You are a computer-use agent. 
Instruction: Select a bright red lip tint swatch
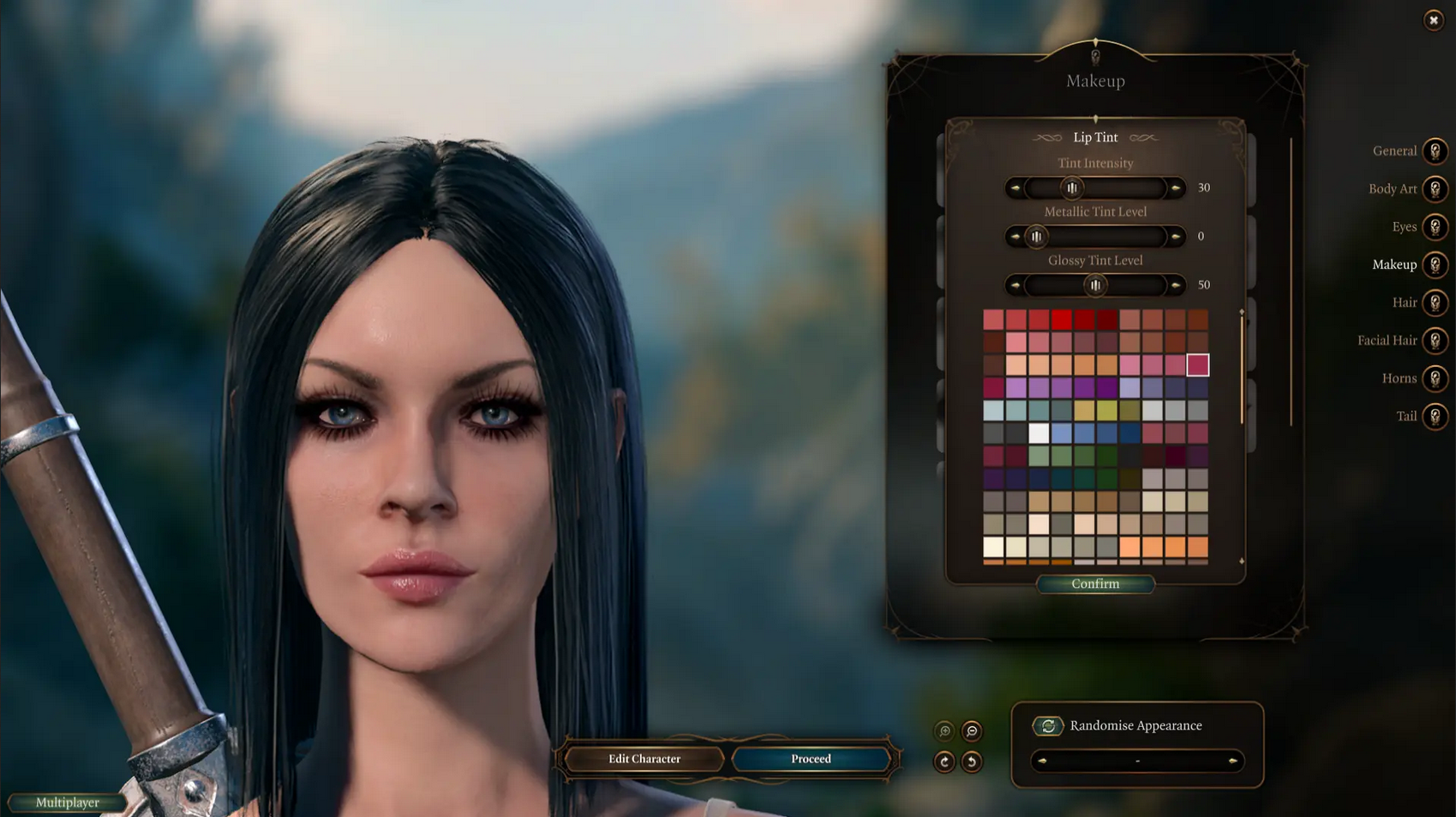(x=1060, y=320)
